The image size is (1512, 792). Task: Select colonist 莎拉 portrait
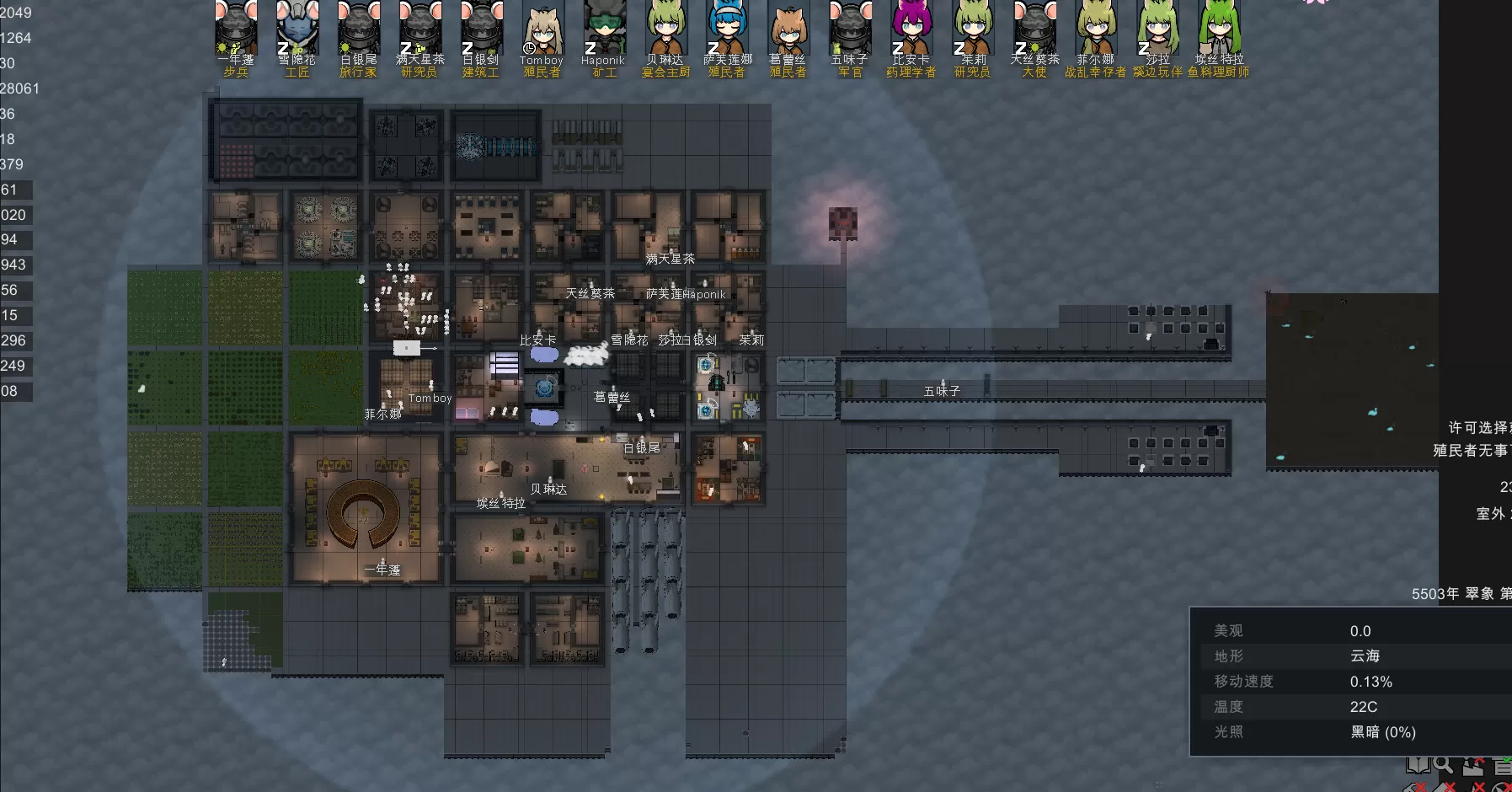point(1158,29)
